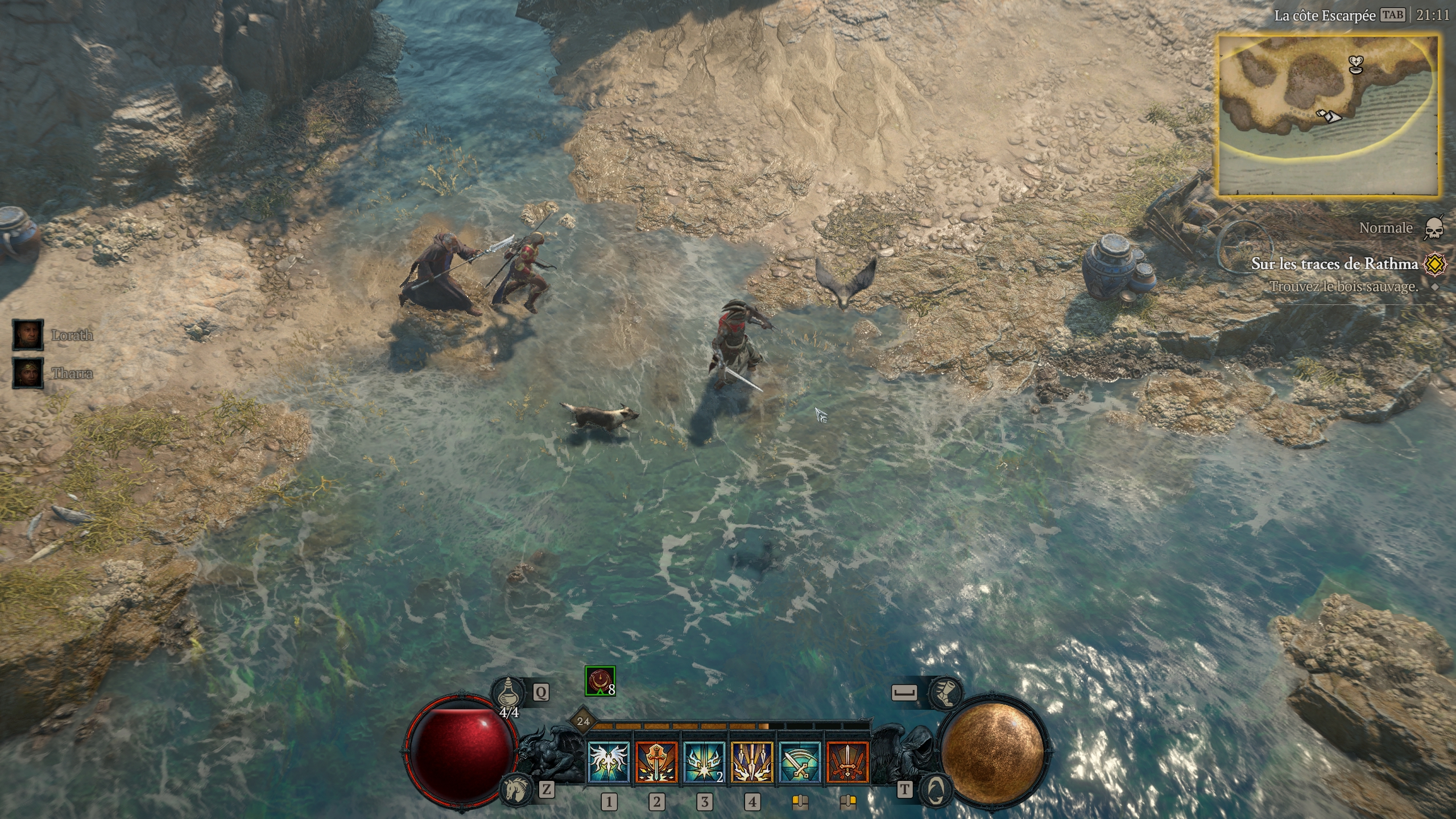1456x819 pixels.
Task: Select the healer marker on the minimap
Action: pyautogui.click(x=1356, y=64)
